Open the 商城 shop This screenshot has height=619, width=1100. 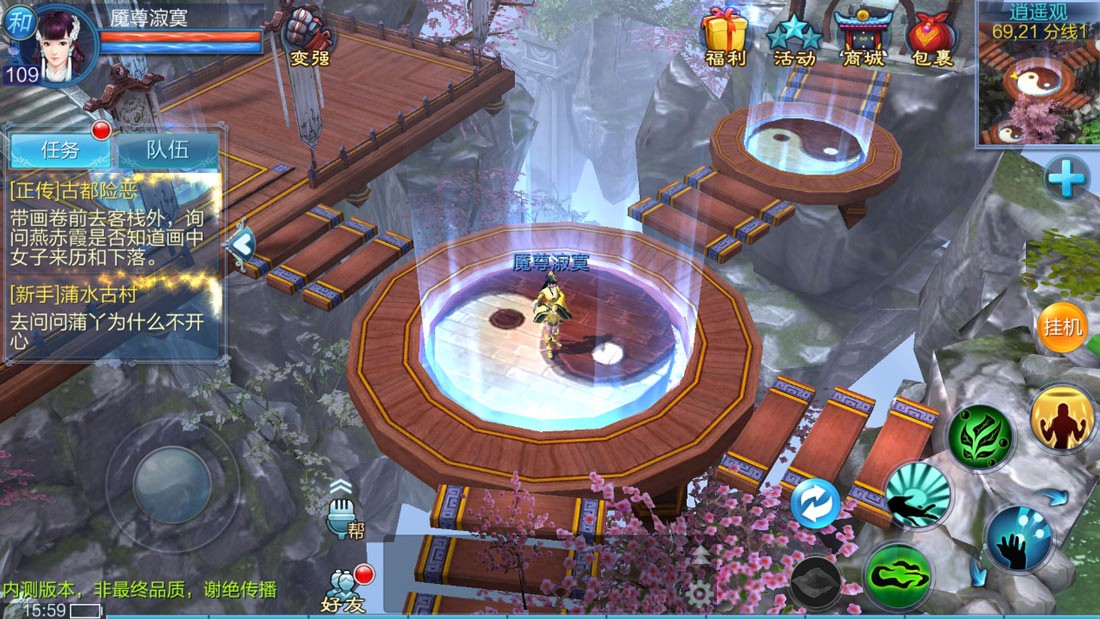[x=862, y=36]
